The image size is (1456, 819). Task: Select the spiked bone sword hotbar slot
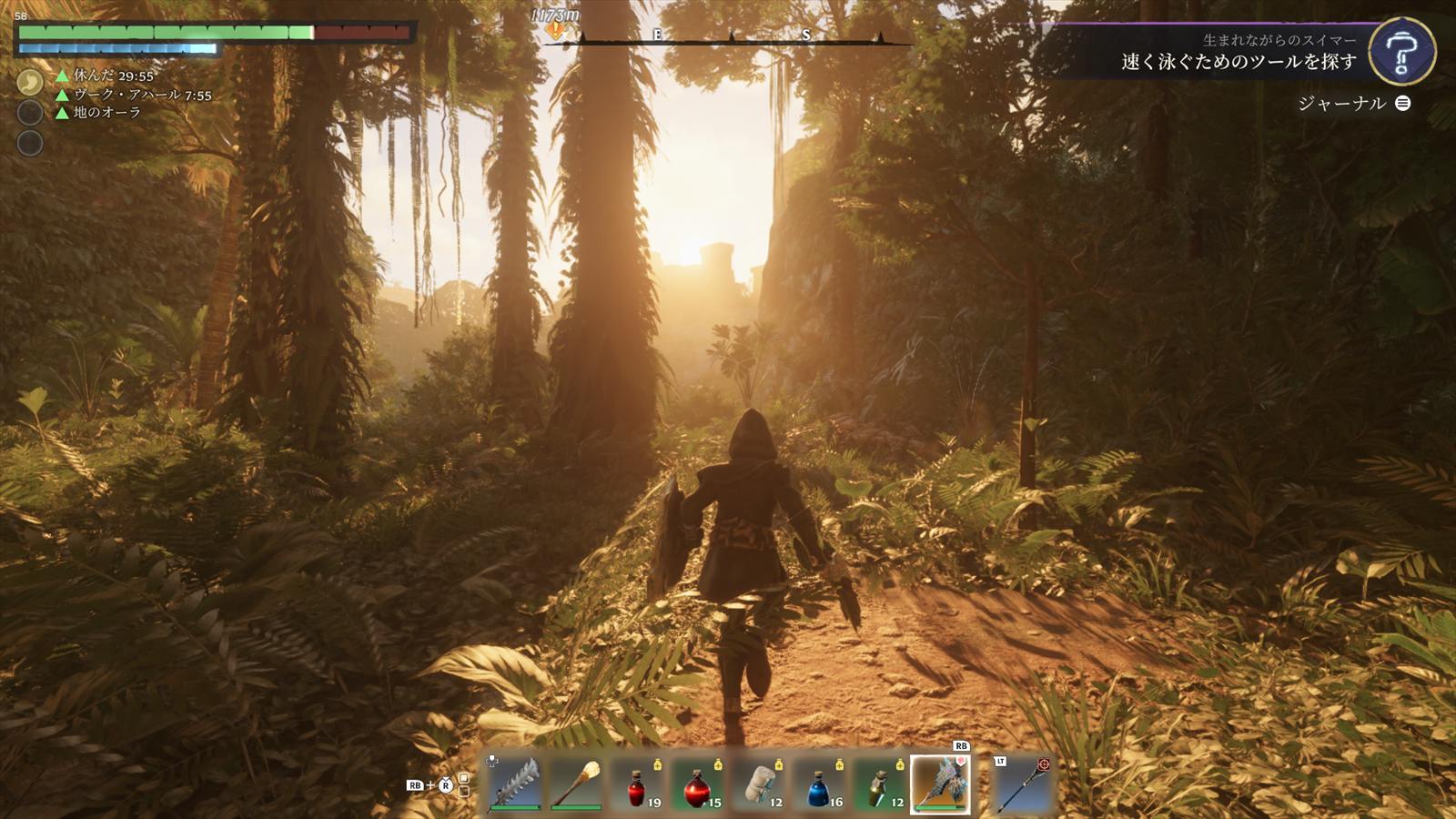(x=515, y=784)
